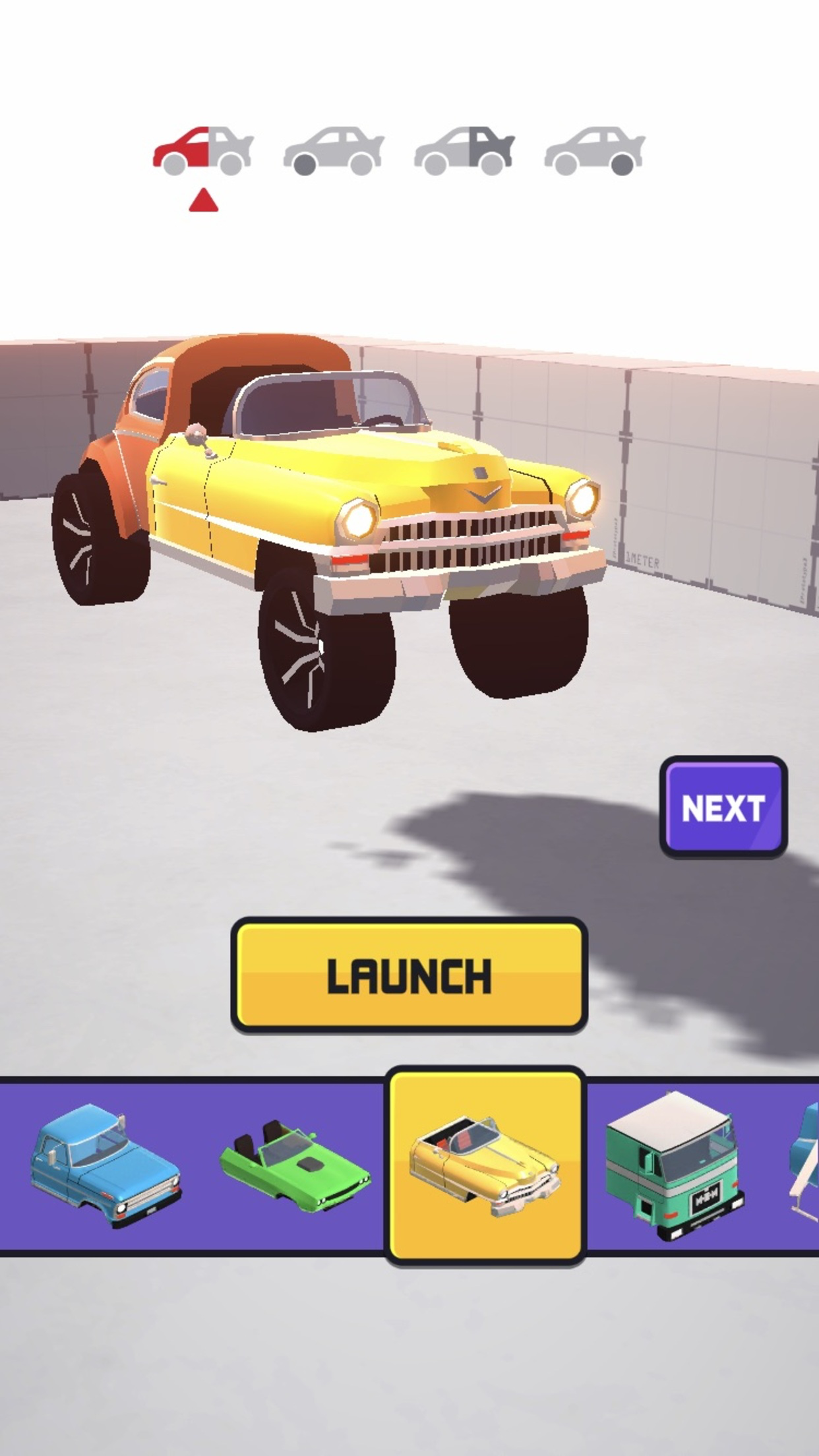The width and height of the screenshot is (819, 1456).
Task: Select the teal van body
Action: (x=674, y=1166)
